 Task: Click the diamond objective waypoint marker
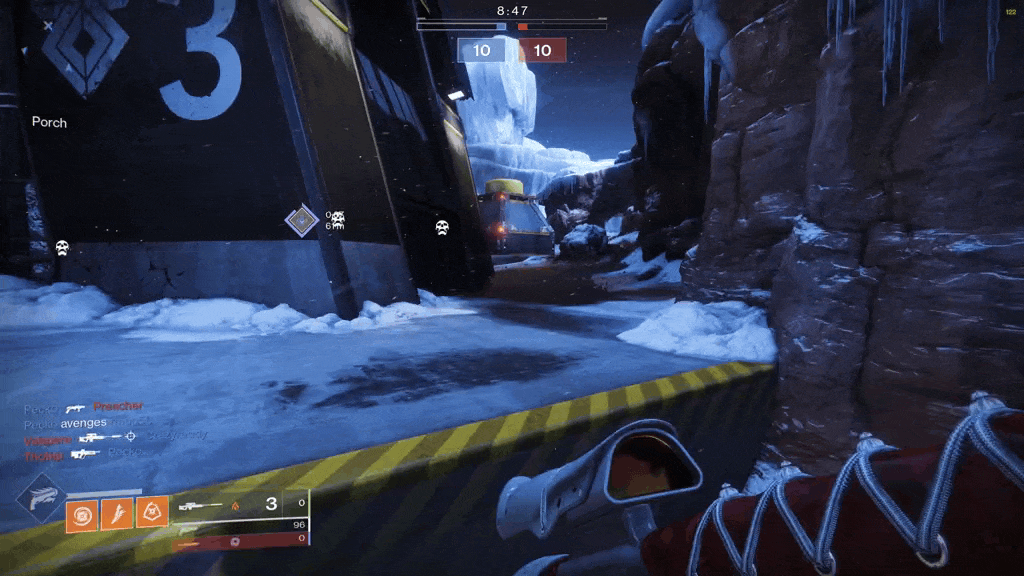click(x=301, y=220)
